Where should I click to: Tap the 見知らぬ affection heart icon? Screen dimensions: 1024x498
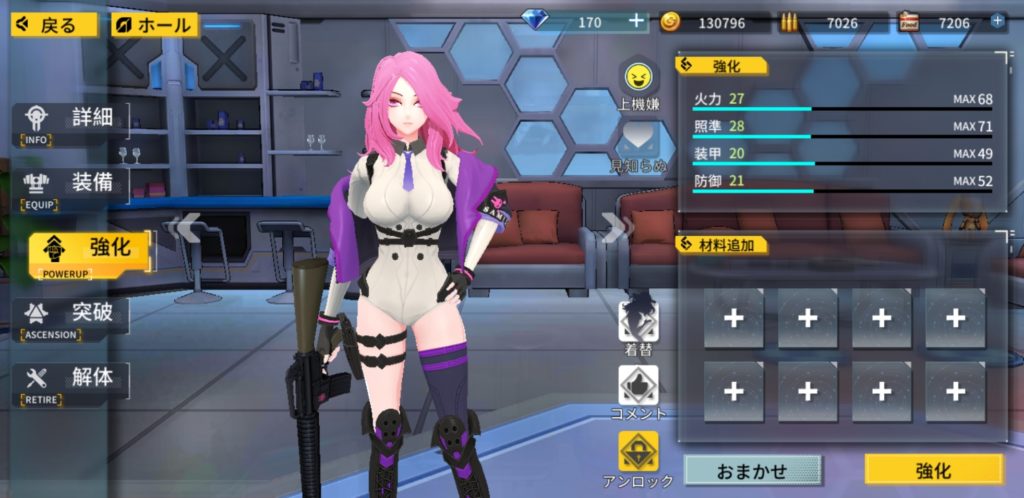click(x=638, y=141)
